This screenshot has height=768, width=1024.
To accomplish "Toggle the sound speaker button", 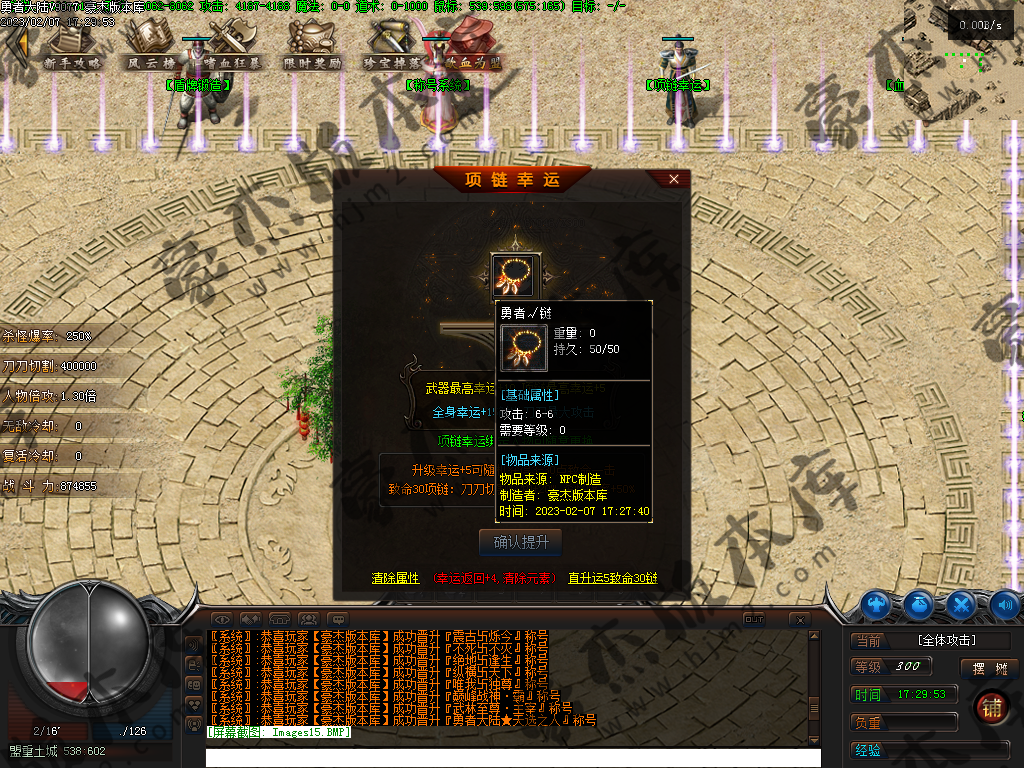I will (1004, 604).
